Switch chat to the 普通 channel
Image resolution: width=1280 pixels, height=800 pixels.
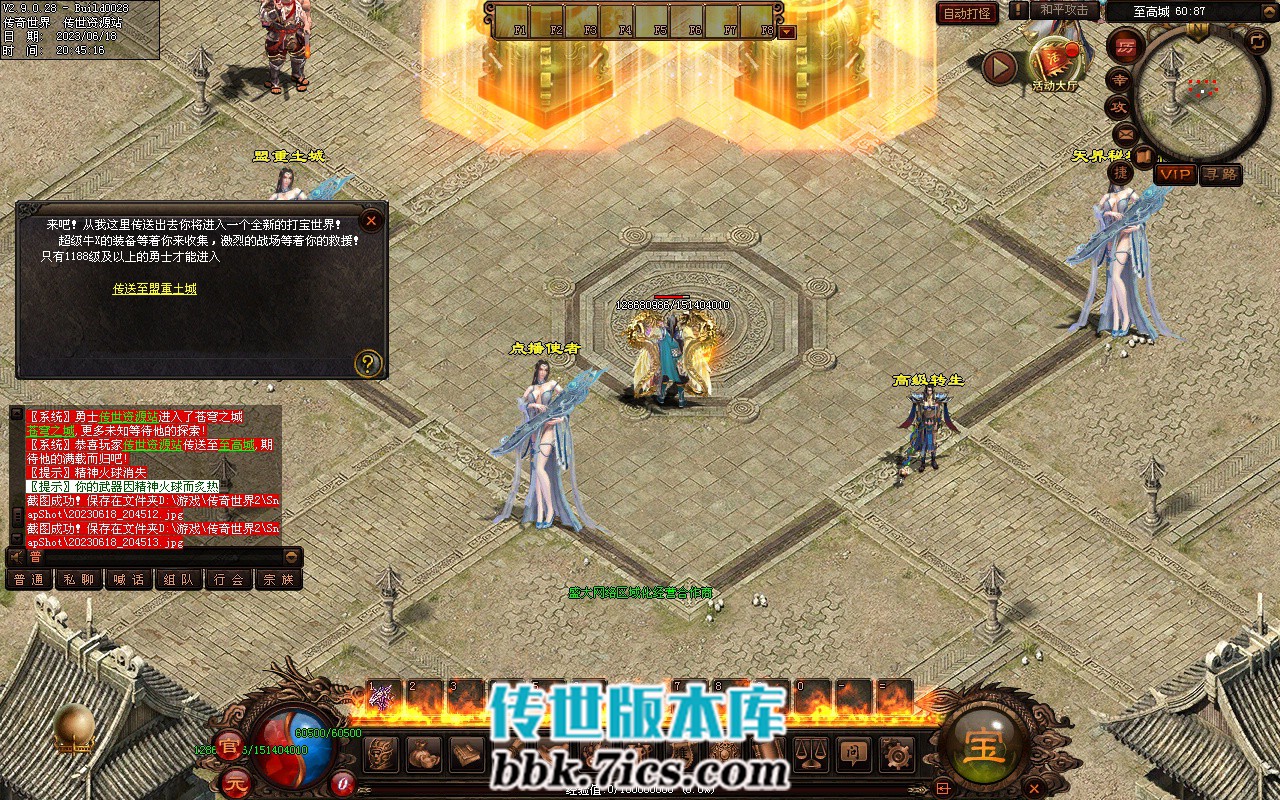click(29, 579)
